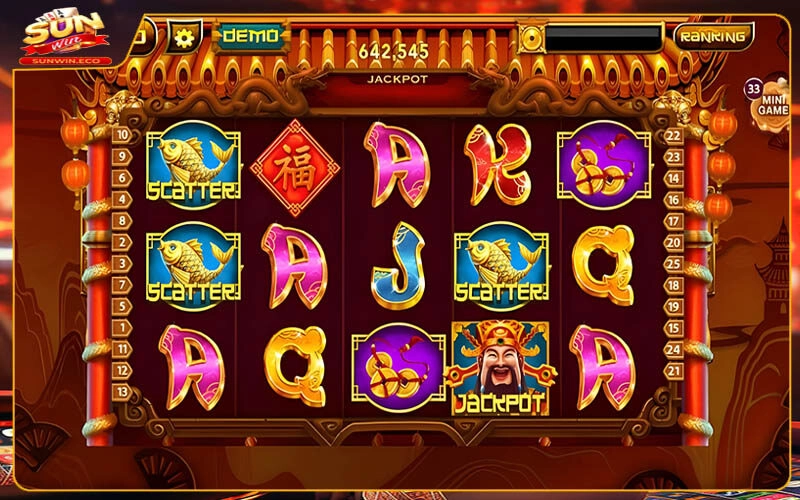Open the Ranking leaderboard
The height and width of the screenshot is (500, 800).
pos(712,37)
